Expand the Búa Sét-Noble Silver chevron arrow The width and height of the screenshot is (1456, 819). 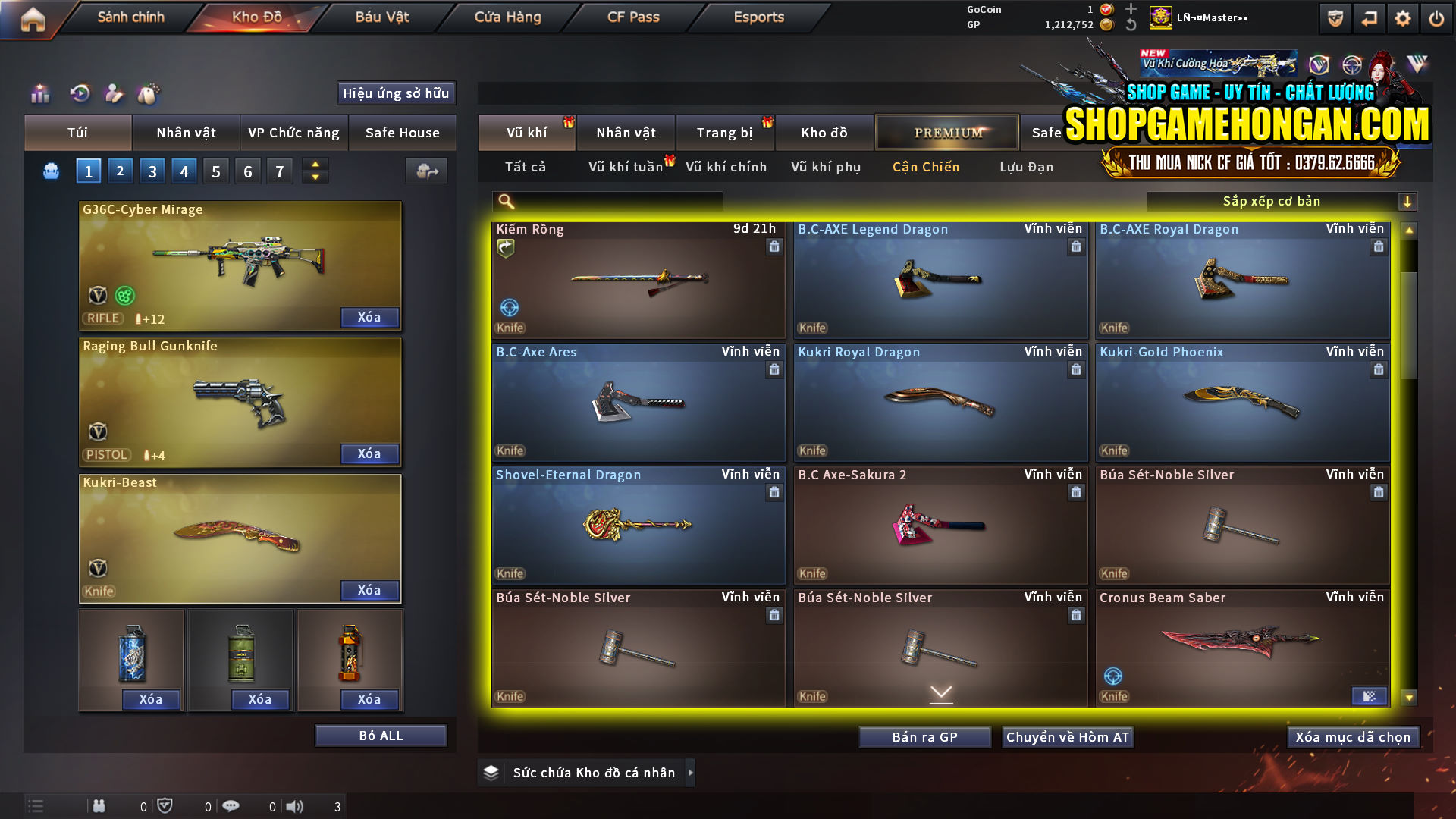pos(941,692)
